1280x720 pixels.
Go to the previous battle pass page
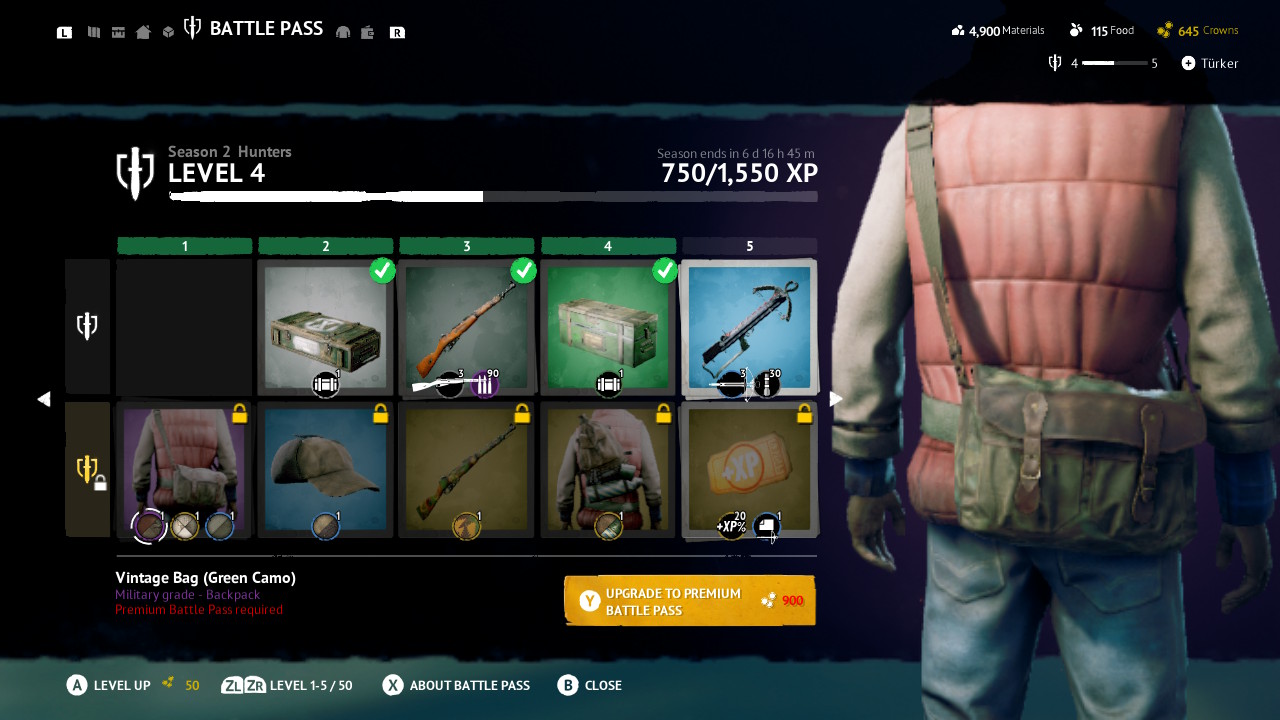coord(43,399)
